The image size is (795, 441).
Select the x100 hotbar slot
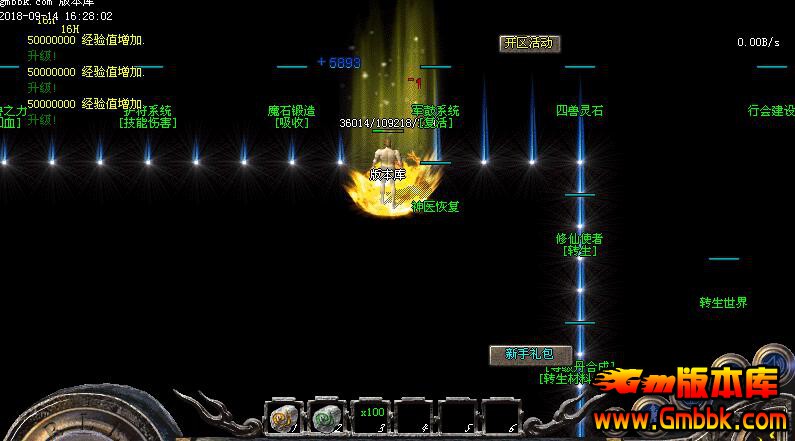372,415
